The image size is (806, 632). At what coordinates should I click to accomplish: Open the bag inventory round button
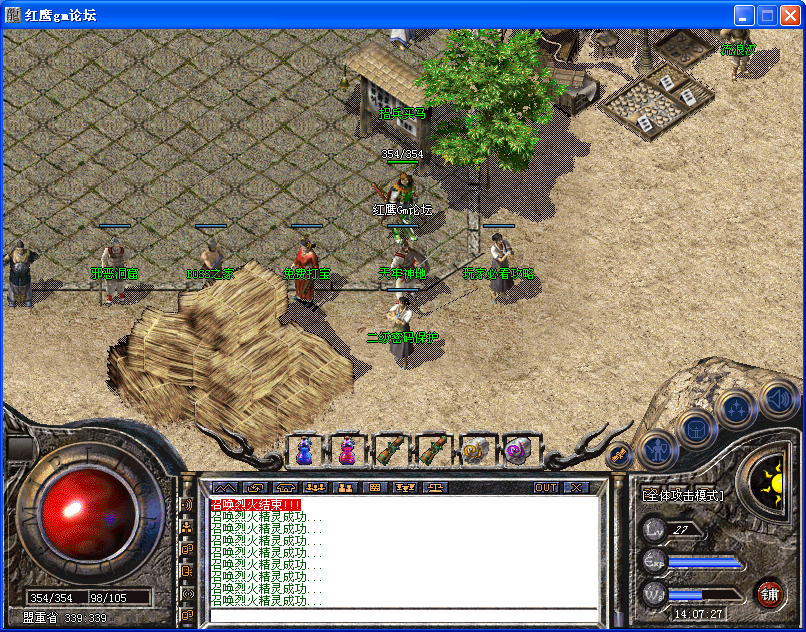[696, 427]
